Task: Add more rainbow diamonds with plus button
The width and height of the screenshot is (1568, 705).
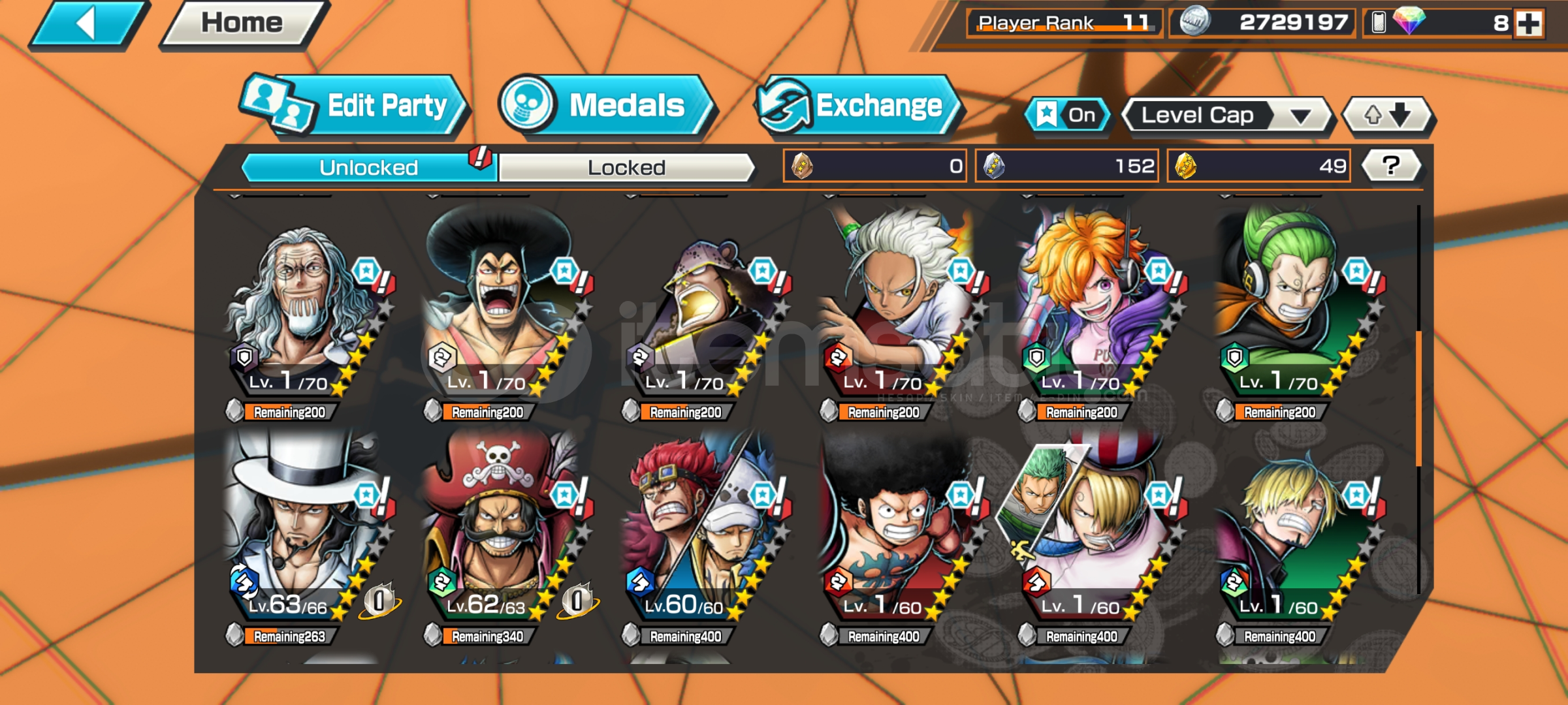Action: [1529, 23]
